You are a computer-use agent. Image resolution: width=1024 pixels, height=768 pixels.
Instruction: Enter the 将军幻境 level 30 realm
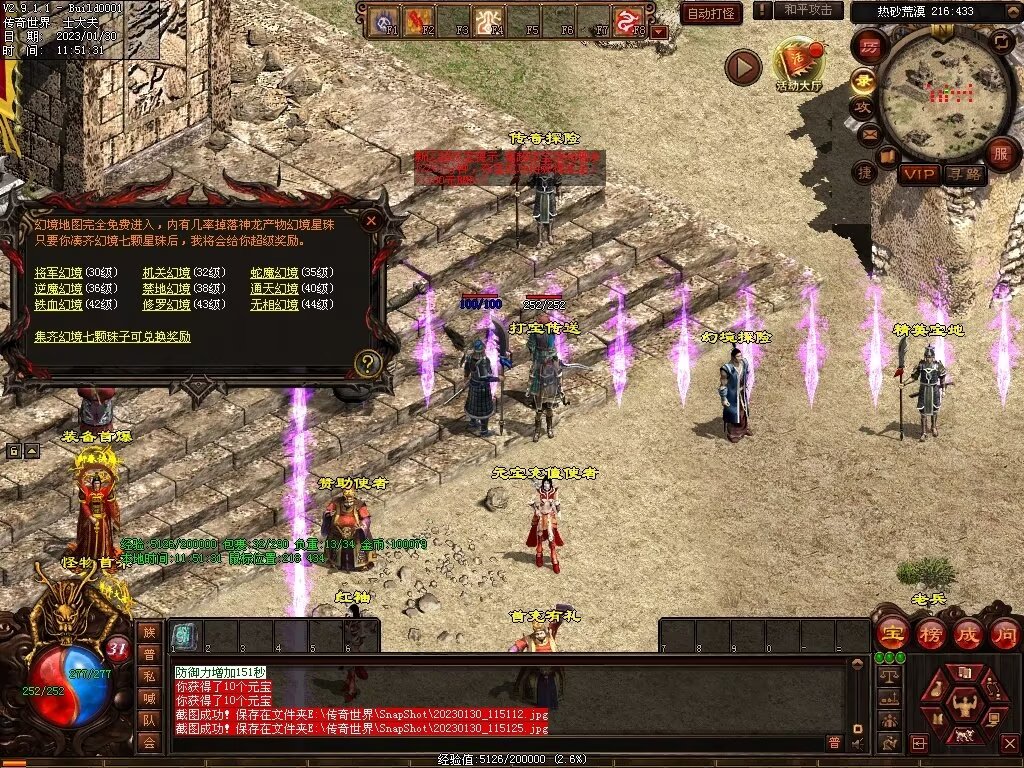click(58, 273)
